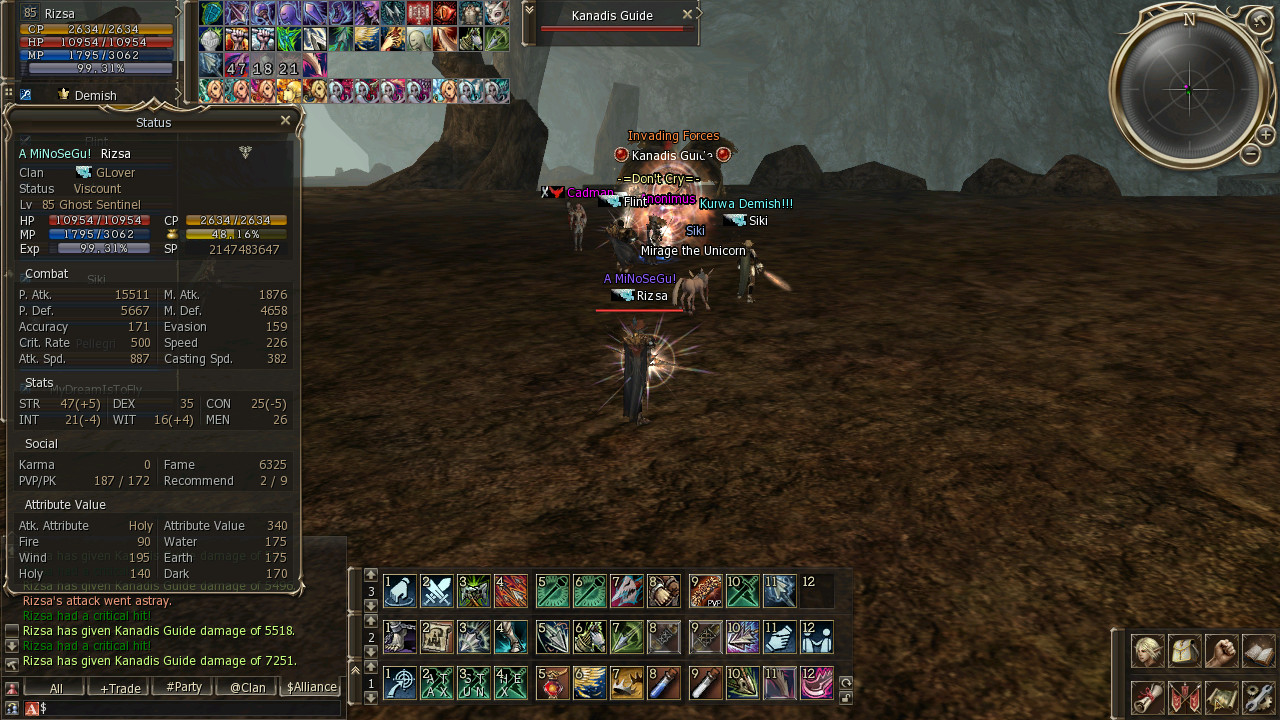Open the clan menu with red banners icon
Image resolution: width=1280 pixels, height=720 pixels.
pyautogui.click(x=1184, y=697)
